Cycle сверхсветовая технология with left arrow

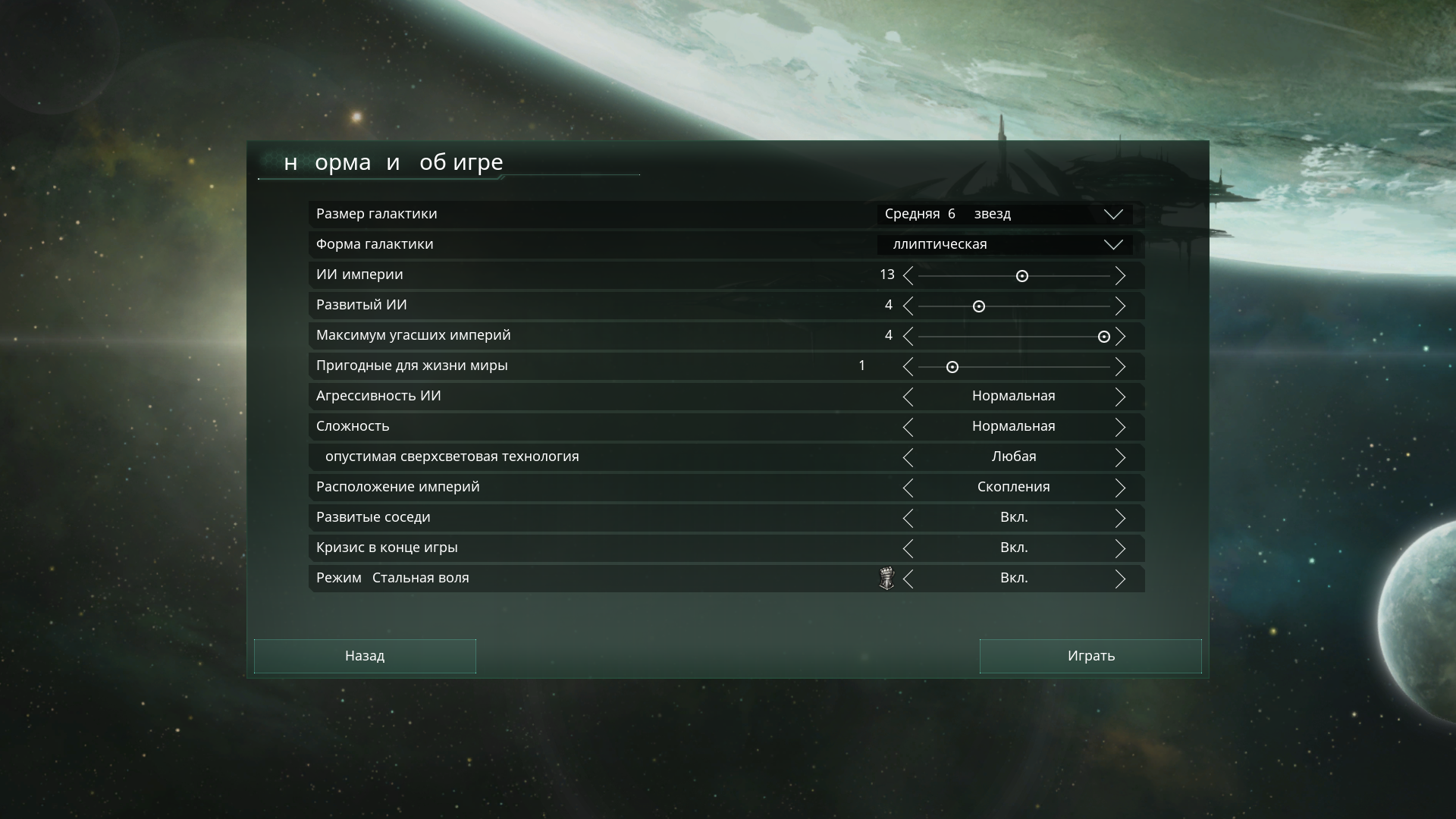coord(908,457)
